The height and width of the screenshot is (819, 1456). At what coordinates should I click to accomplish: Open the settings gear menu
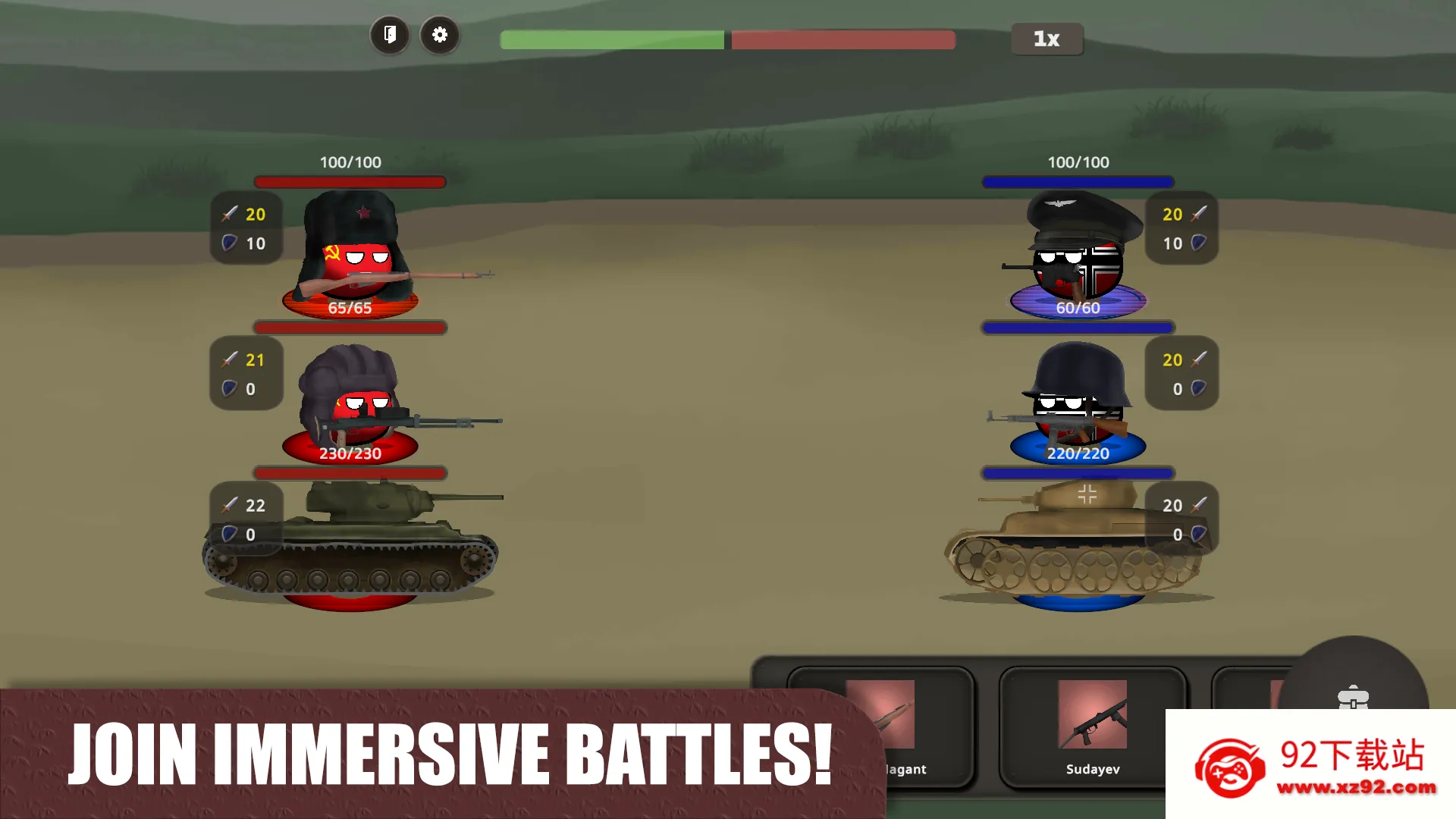[440, 35]
